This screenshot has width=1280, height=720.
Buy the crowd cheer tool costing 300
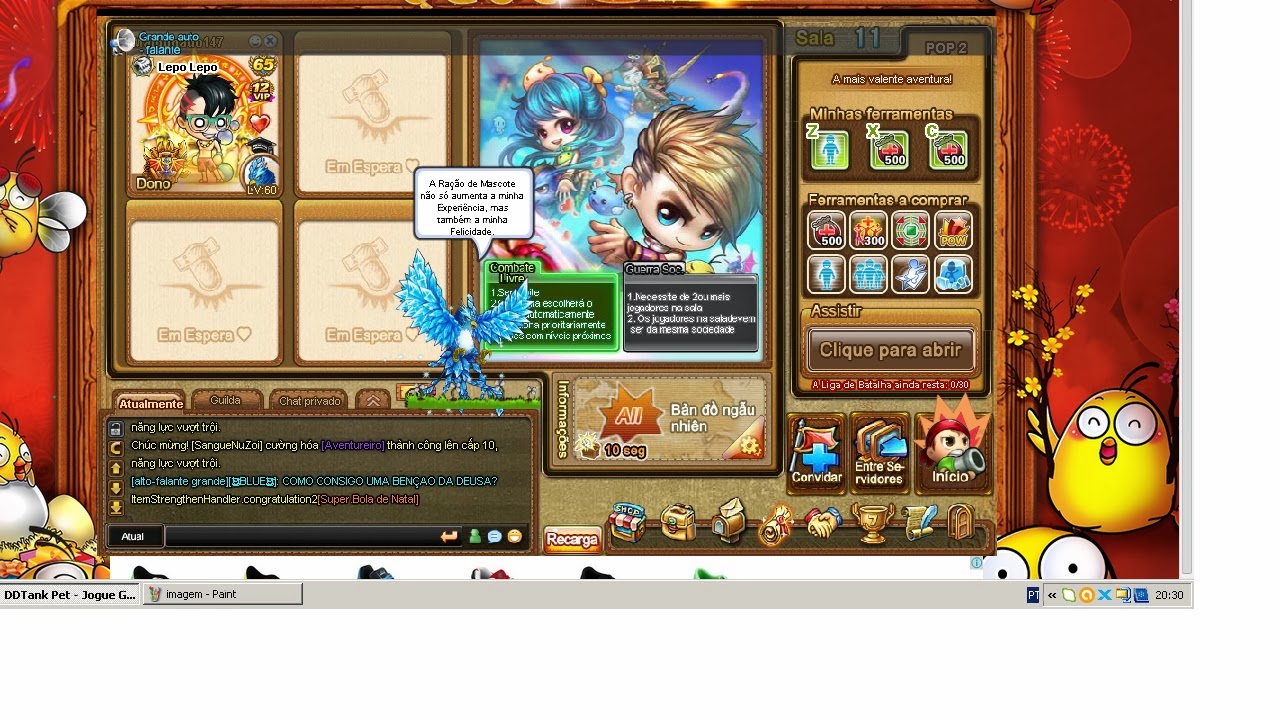[x=867, y=230]
